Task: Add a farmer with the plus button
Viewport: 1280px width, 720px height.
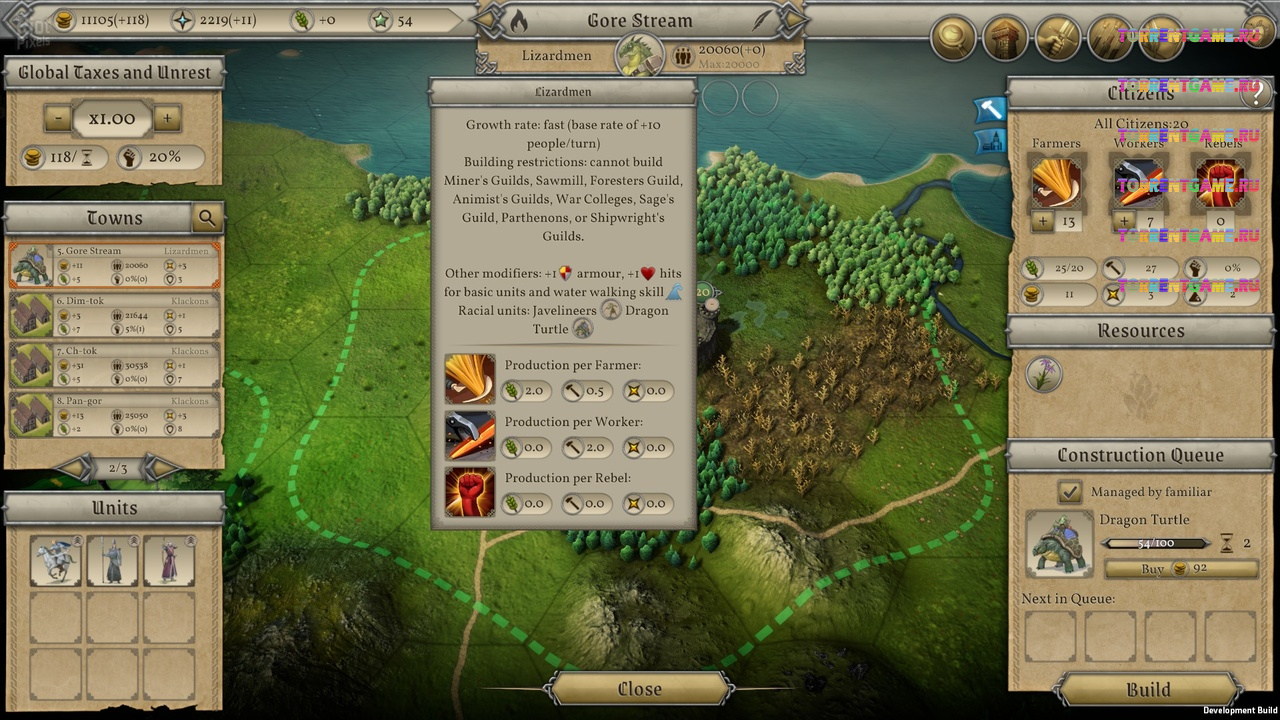Action: pos(1043,221)
